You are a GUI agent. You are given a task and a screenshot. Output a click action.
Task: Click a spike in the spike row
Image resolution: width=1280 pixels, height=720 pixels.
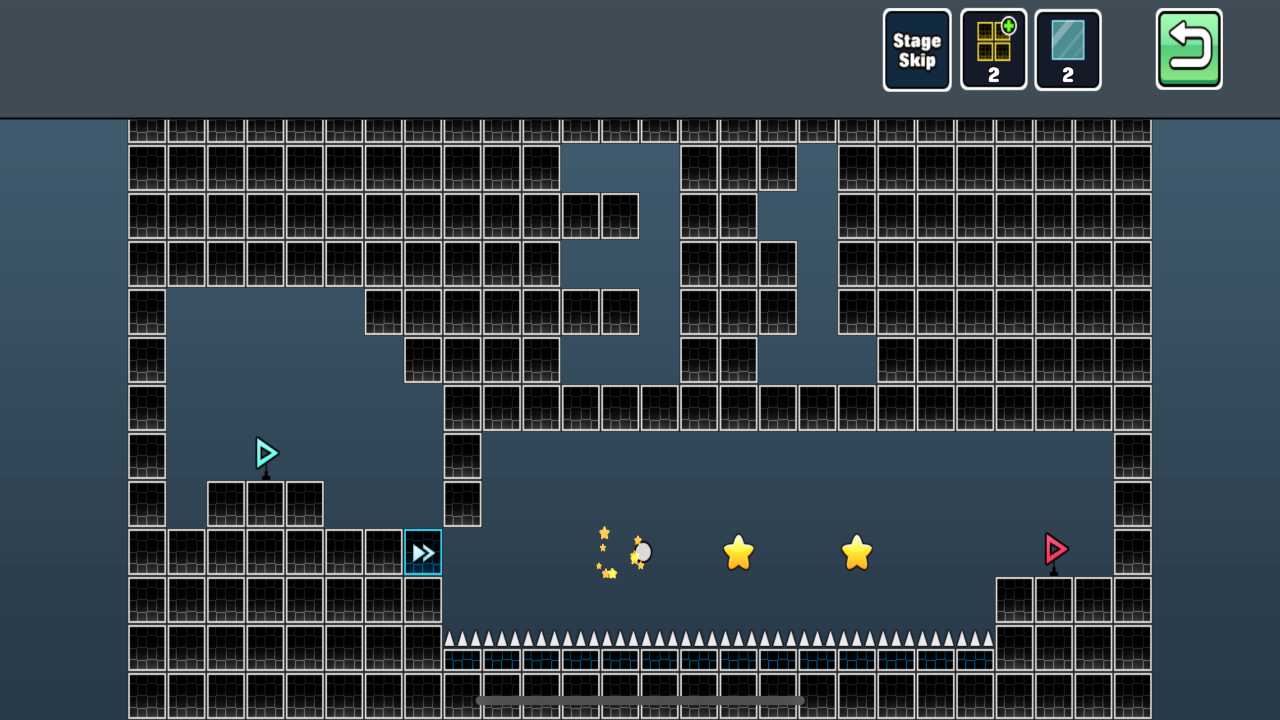click(x=640, y=636)
